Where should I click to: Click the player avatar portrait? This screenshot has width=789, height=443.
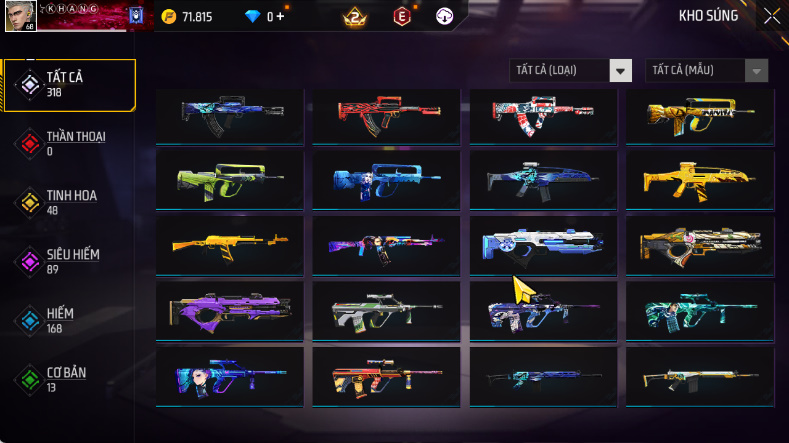click(x=19, y=15)
